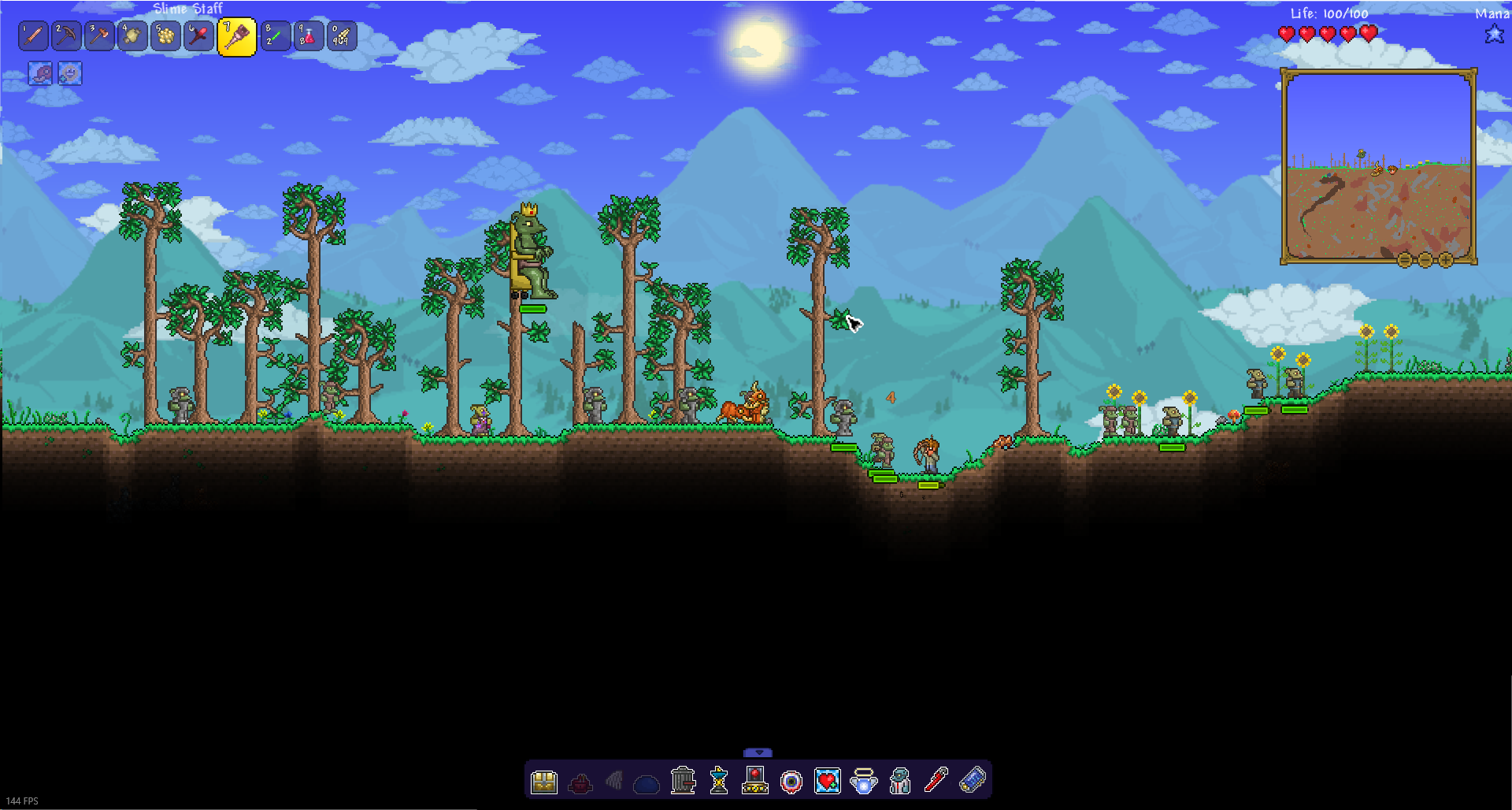
Task: Select the pickaxe in hotbar slot 2
Action: tap(67, 36)
